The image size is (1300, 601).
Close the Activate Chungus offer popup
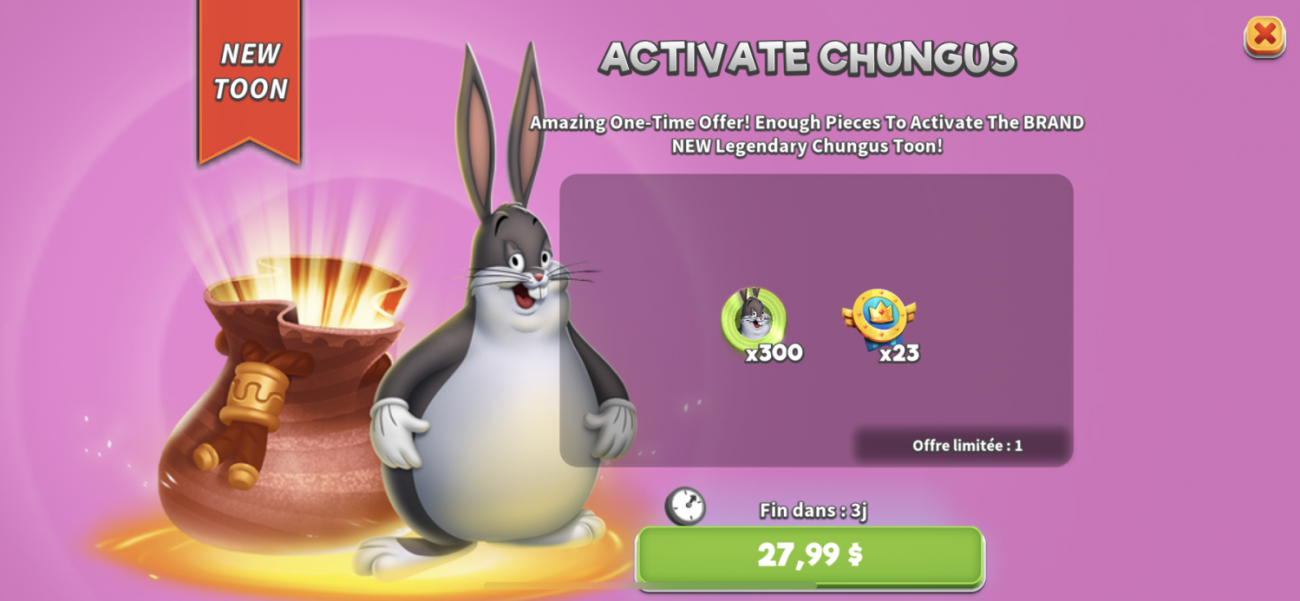coord(1264,36)
